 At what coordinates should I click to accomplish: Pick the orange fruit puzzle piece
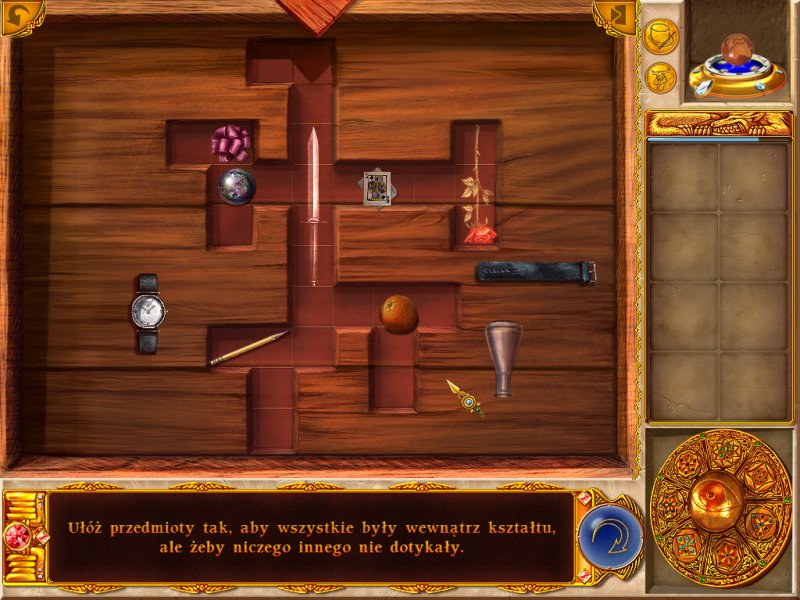[398, 314]
